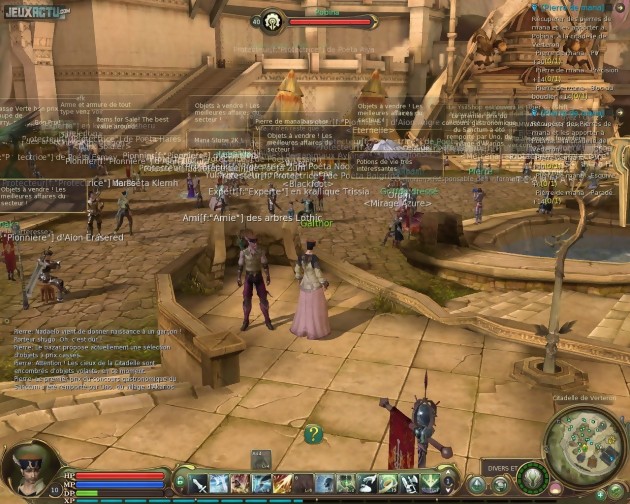The width and height of the screenshot is (630, 504).
Task: Select the Pabina target frame emblem
Action: click(269, 20)
